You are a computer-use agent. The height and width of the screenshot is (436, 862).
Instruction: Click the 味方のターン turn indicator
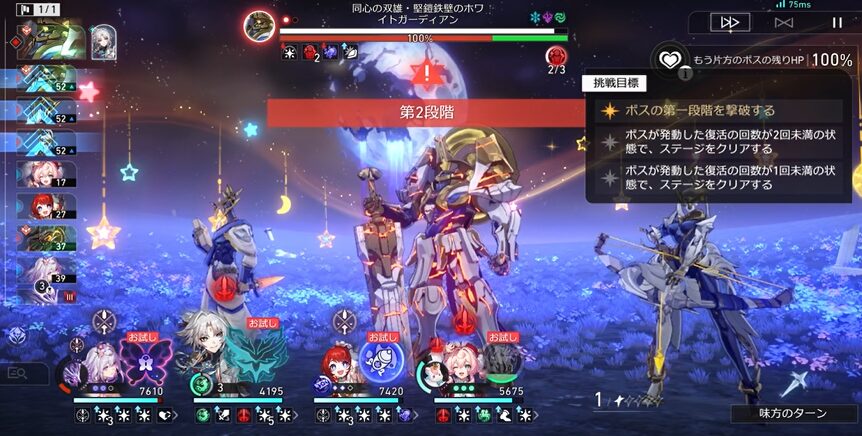coord(794,413)
